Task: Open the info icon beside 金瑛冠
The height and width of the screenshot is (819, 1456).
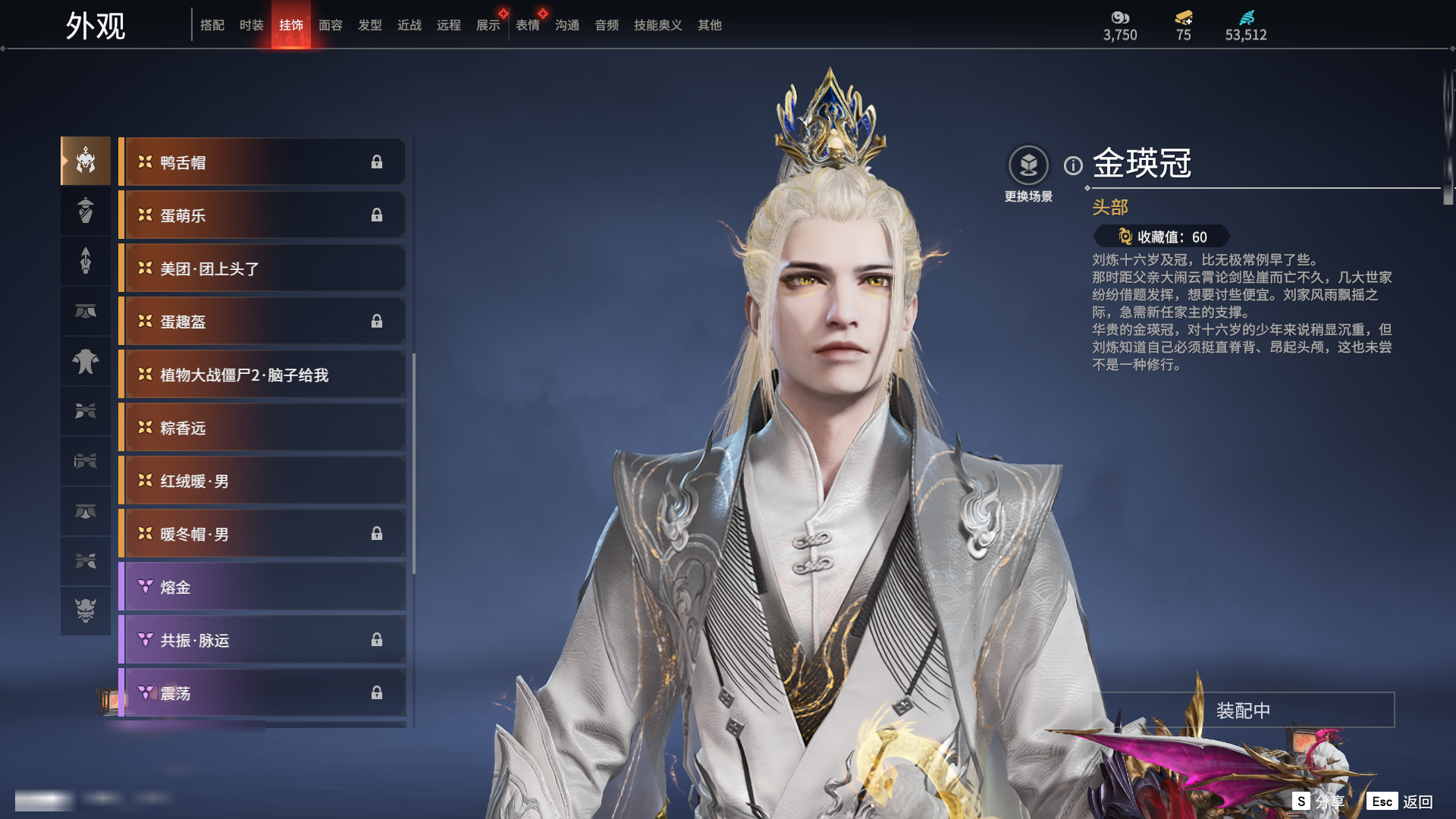Action: [1073, 165]
